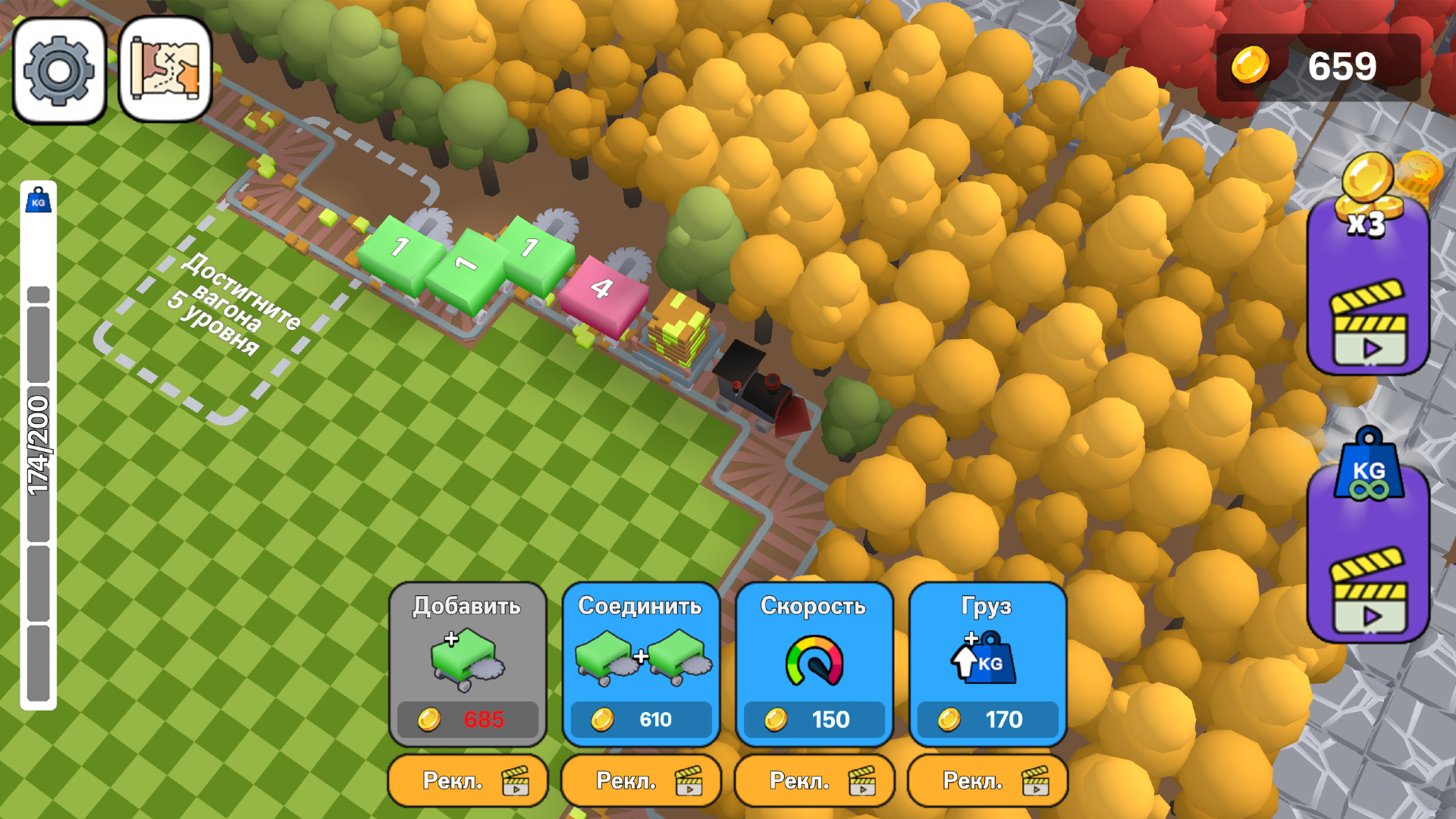Buy the Груз upgrade for 170 coins
Screen dimensions: 1456x819
pos(987,719)
